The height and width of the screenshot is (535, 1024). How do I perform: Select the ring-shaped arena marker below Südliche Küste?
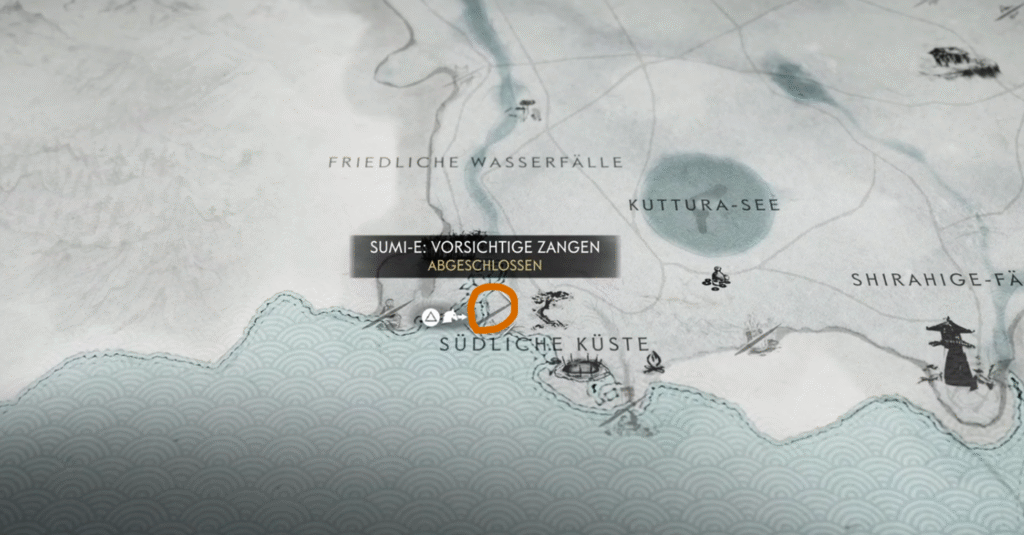578,368
